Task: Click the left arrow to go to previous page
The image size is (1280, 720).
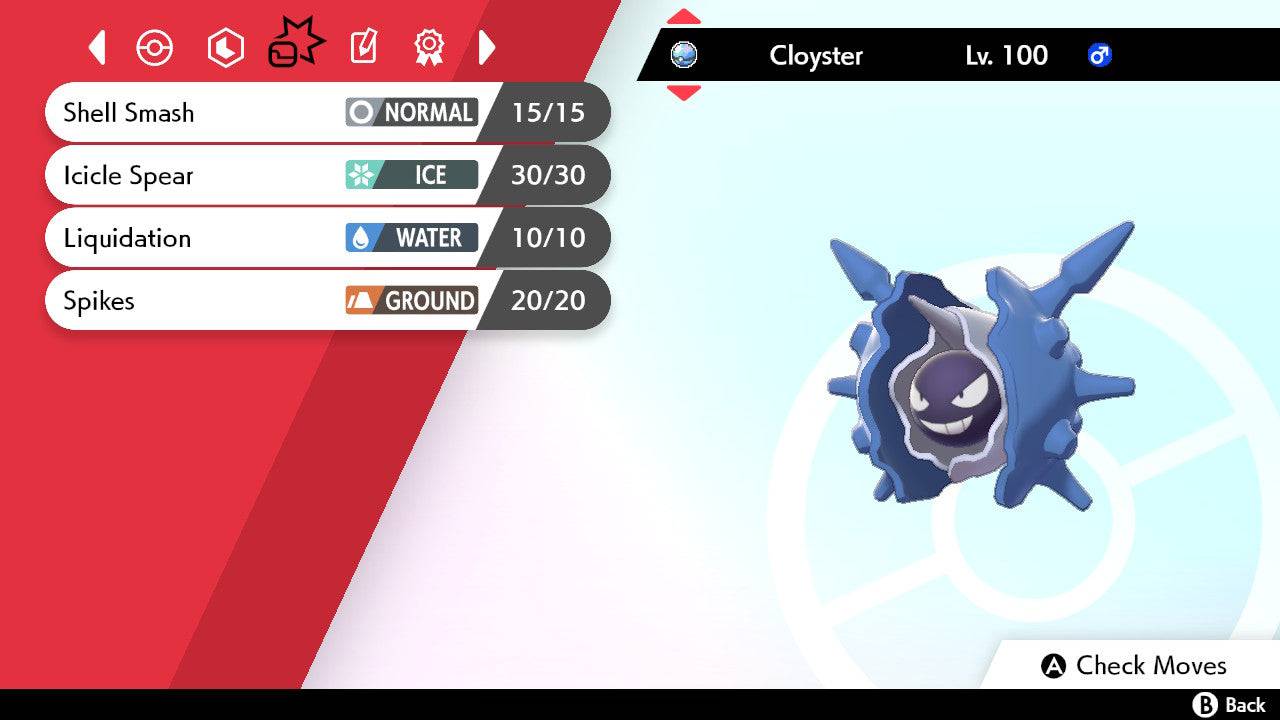Action: (x=96, y=46)
